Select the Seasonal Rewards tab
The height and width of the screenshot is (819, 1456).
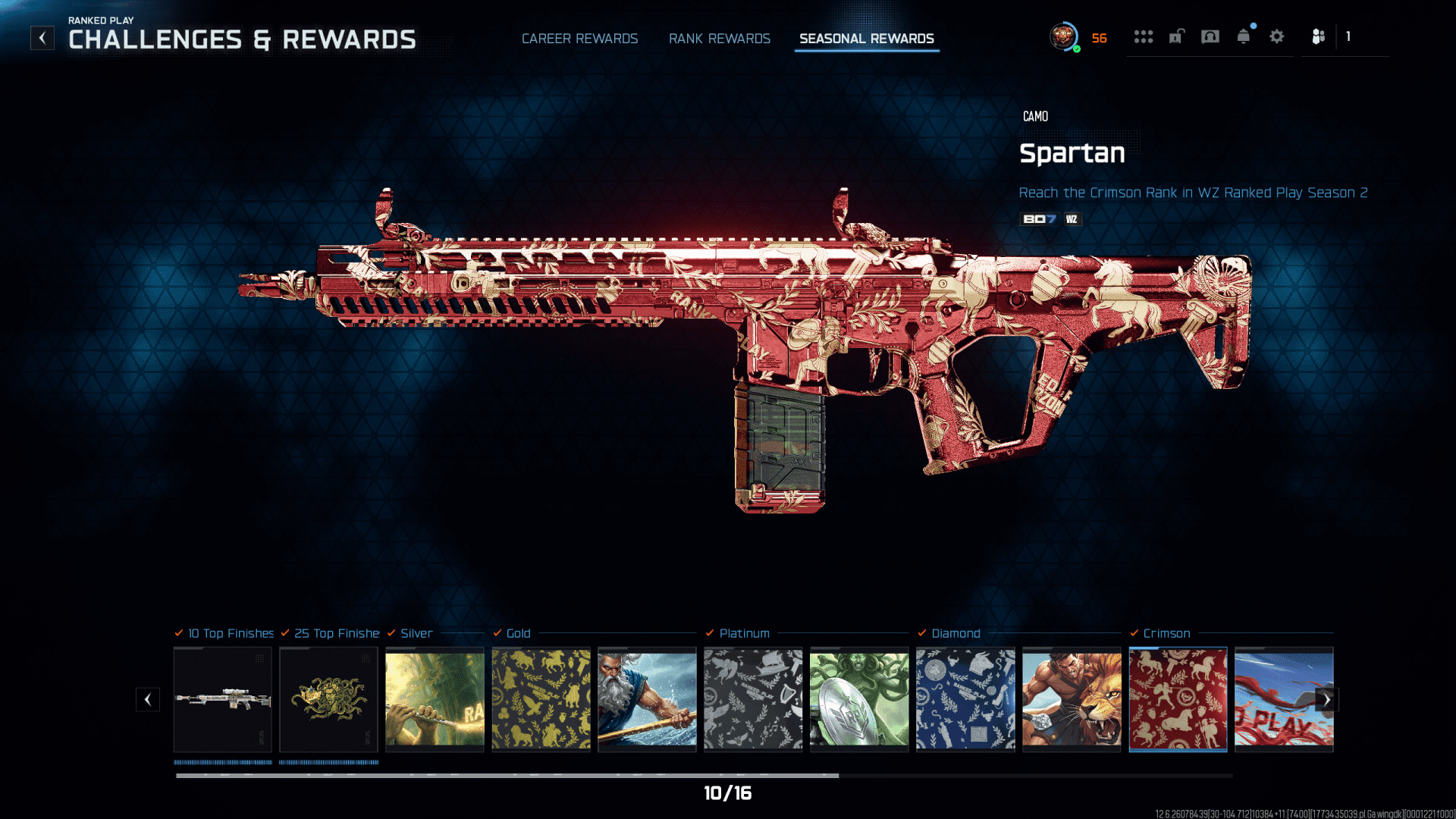point(866,39)
